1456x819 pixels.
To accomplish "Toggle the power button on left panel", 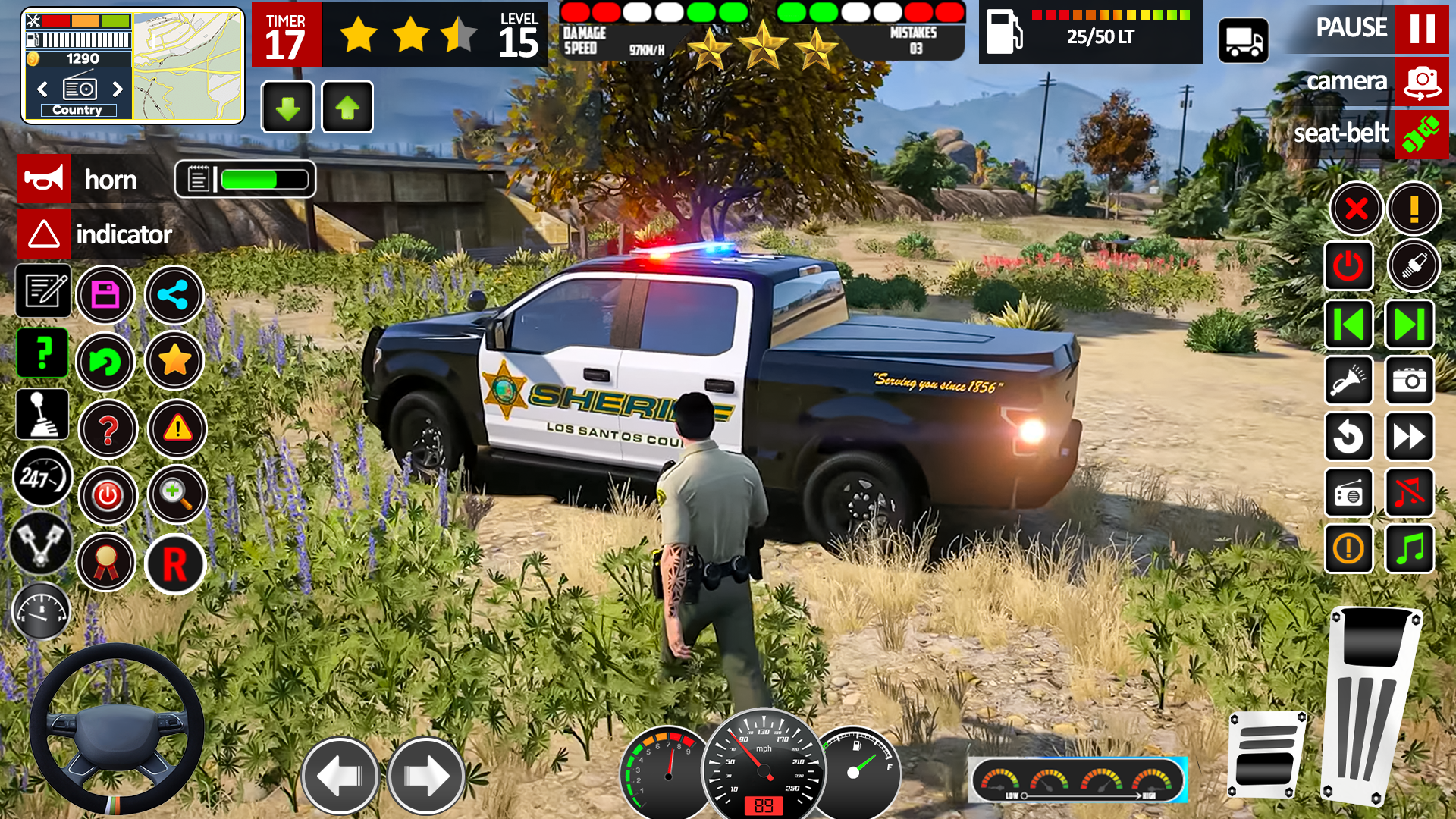I will [108, 495].
